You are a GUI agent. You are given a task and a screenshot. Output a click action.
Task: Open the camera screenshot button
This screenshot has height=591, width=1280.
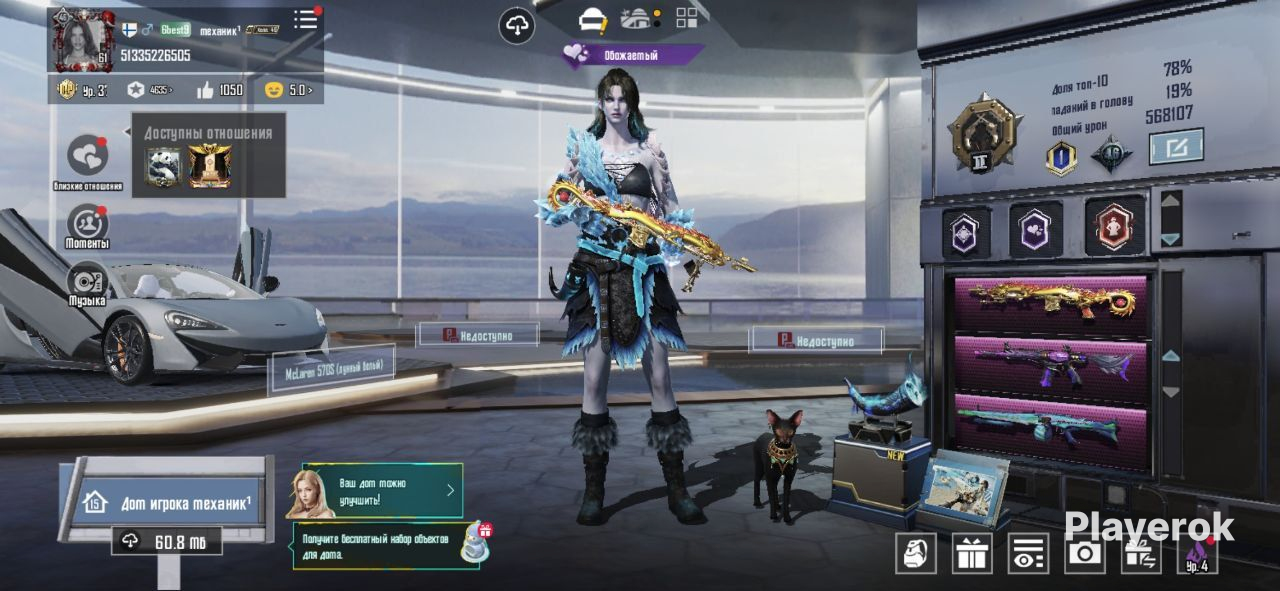(x=1084, y=554)
